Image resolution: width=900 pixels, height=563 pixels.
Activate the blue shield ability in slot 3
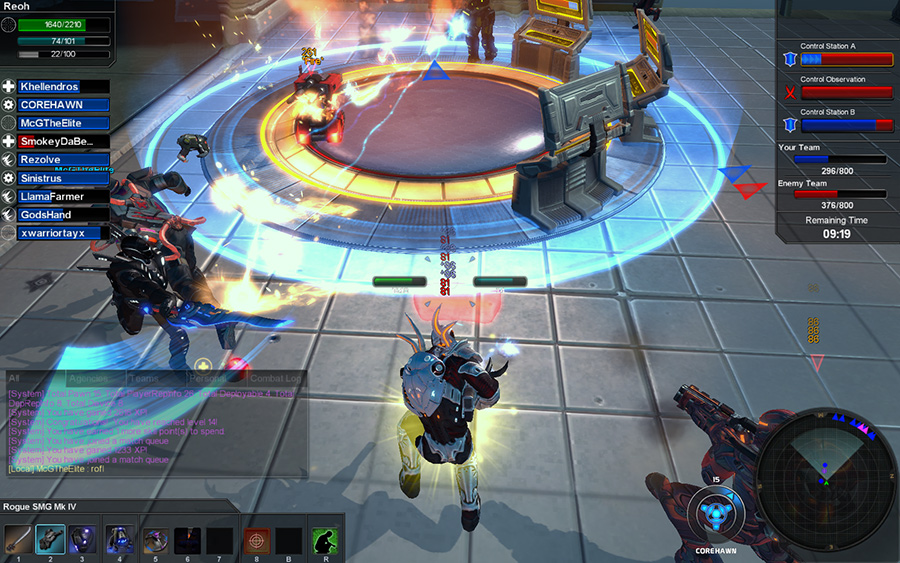click(84, 540)
